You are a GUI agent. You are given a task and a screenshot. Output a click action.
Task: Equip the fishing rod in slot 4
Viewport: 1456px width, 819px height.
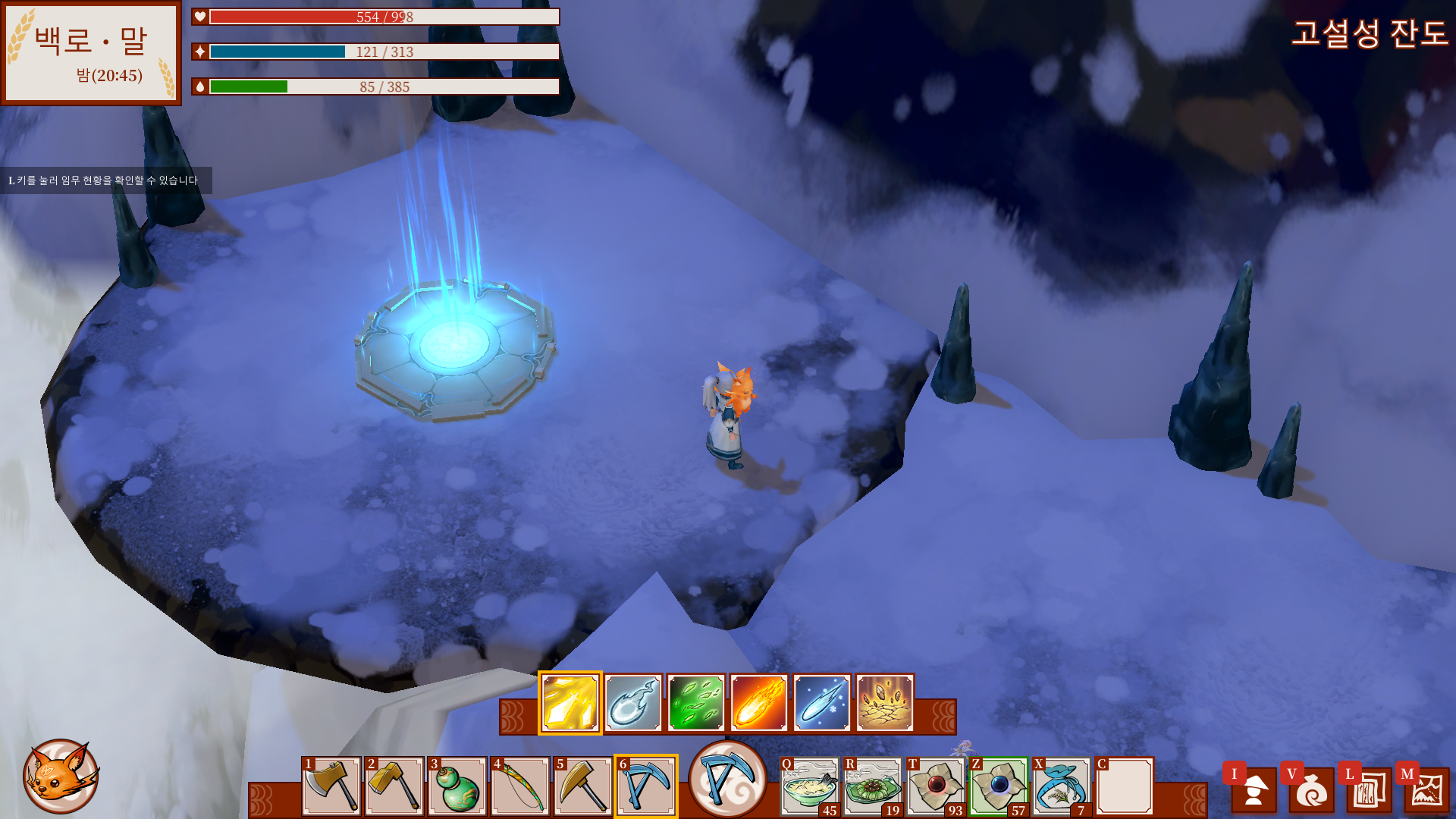(x=519, y=786)
